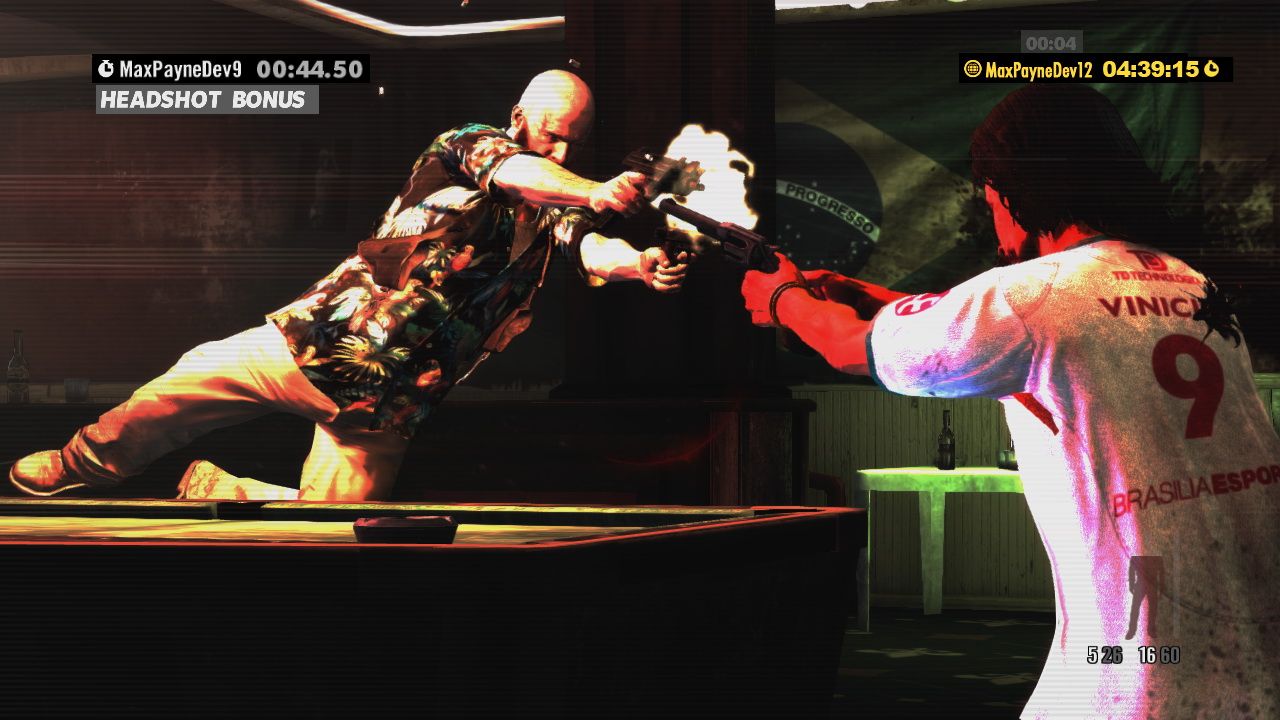The image size is (1280, 720).
Task: Click the white stopwatch glyph in the left scoreboard
Action: (106, 68)
